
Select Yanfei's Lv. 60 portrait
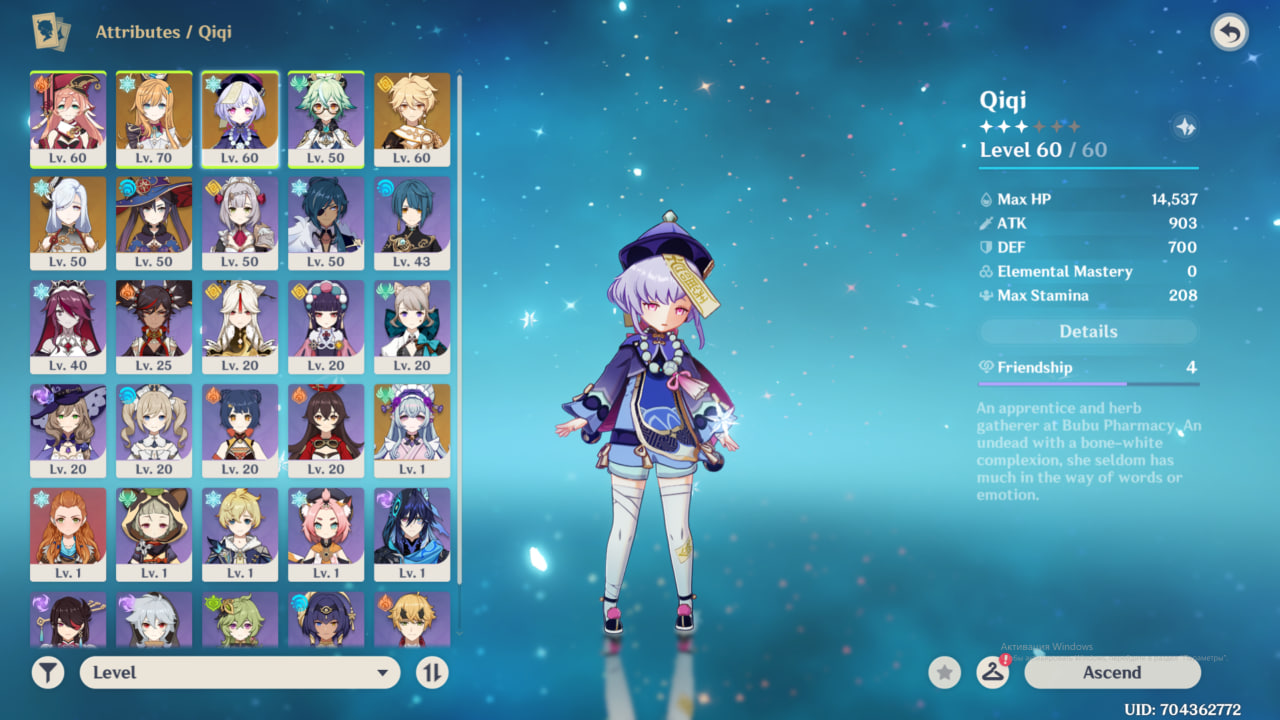pos(68,119)
